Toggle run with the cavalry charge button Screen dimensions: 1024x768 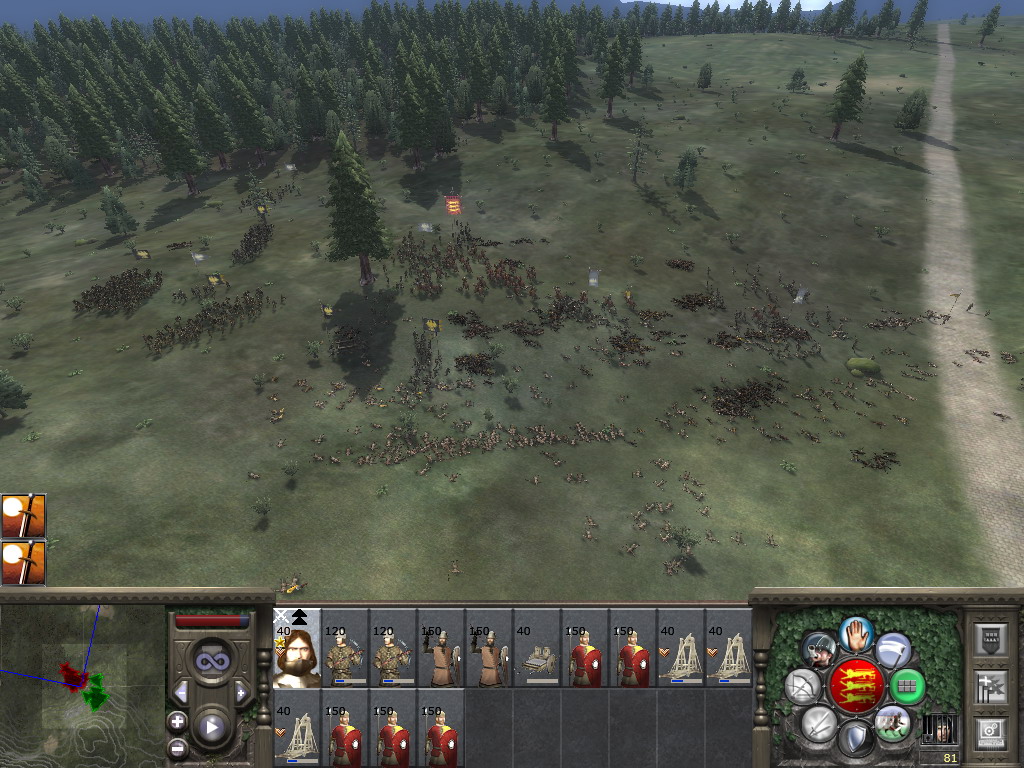(892, 722)
